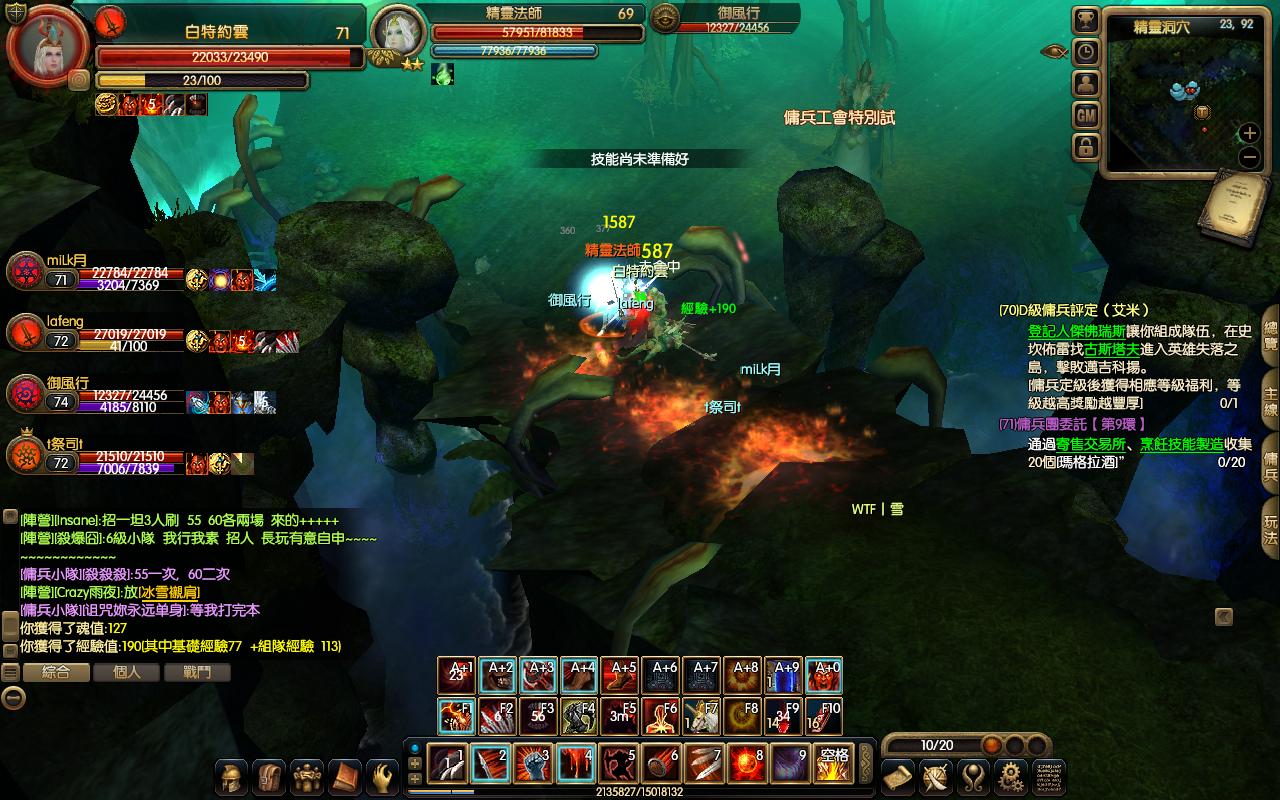Select party member miLk月's frame

[x=25, y=271]
